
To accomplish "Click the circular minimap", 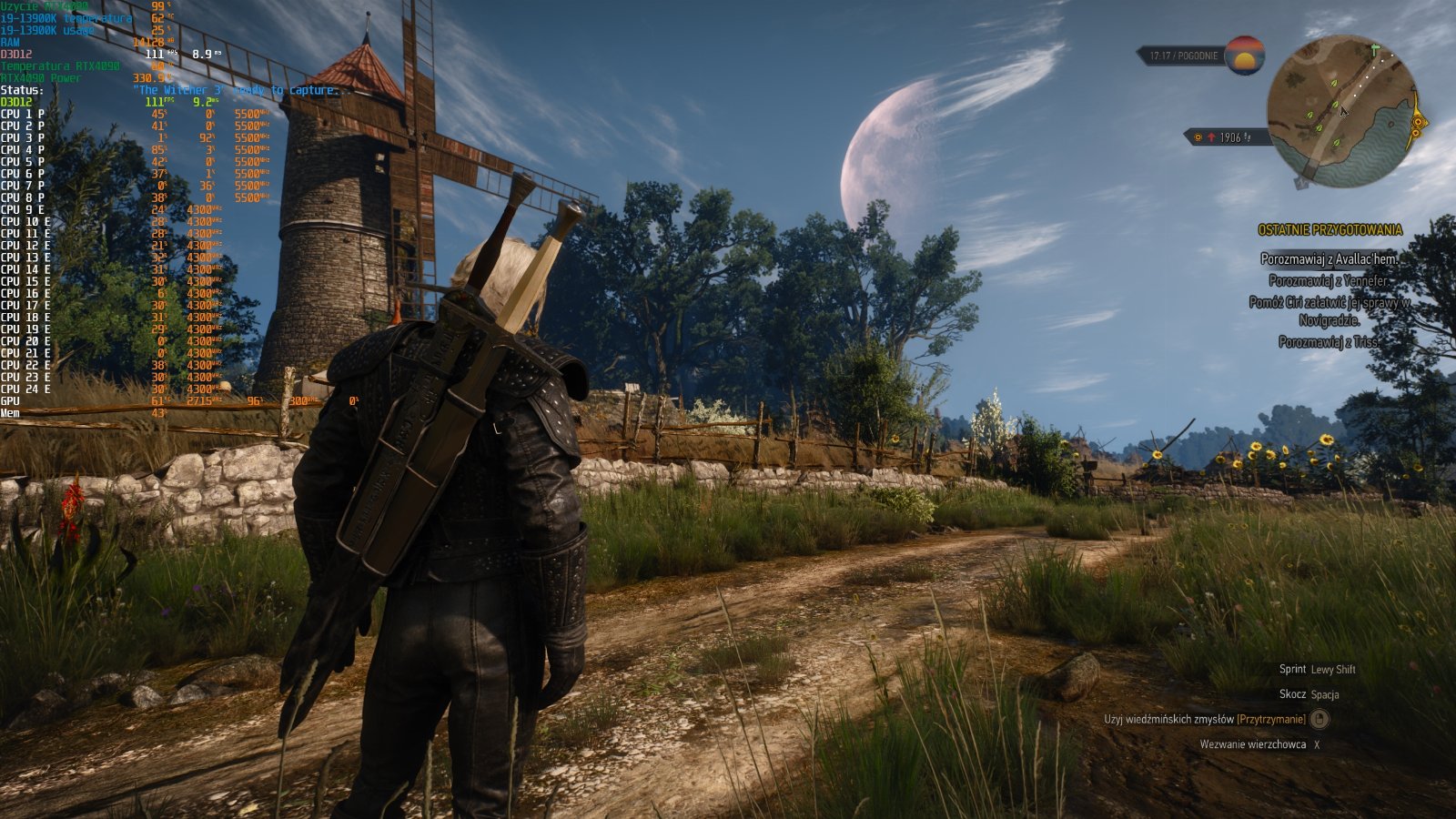I will [1342, 112].
